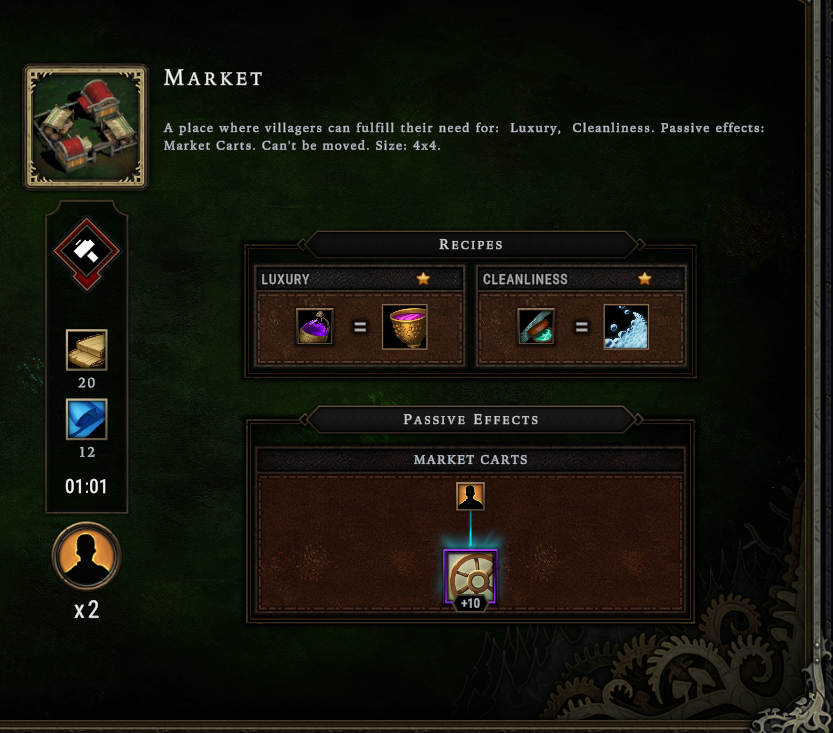This screenshot has width=833, height=733.
Task: Select the cart wheel +10 effect icon
Action: (x=470, y=577)
